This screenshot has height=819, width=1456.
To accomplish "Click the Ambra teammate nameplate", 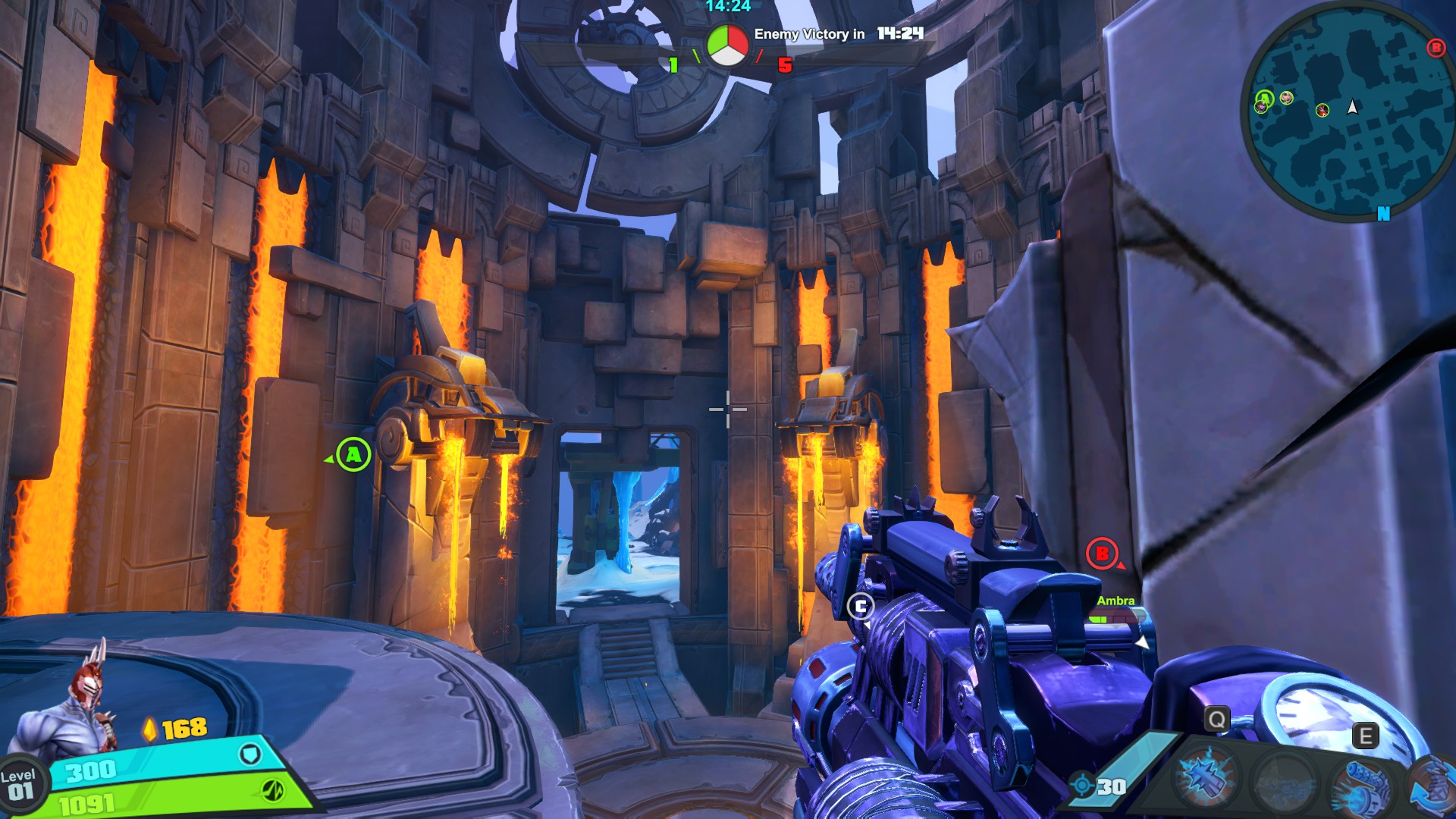I will [x=1116, y=601].
